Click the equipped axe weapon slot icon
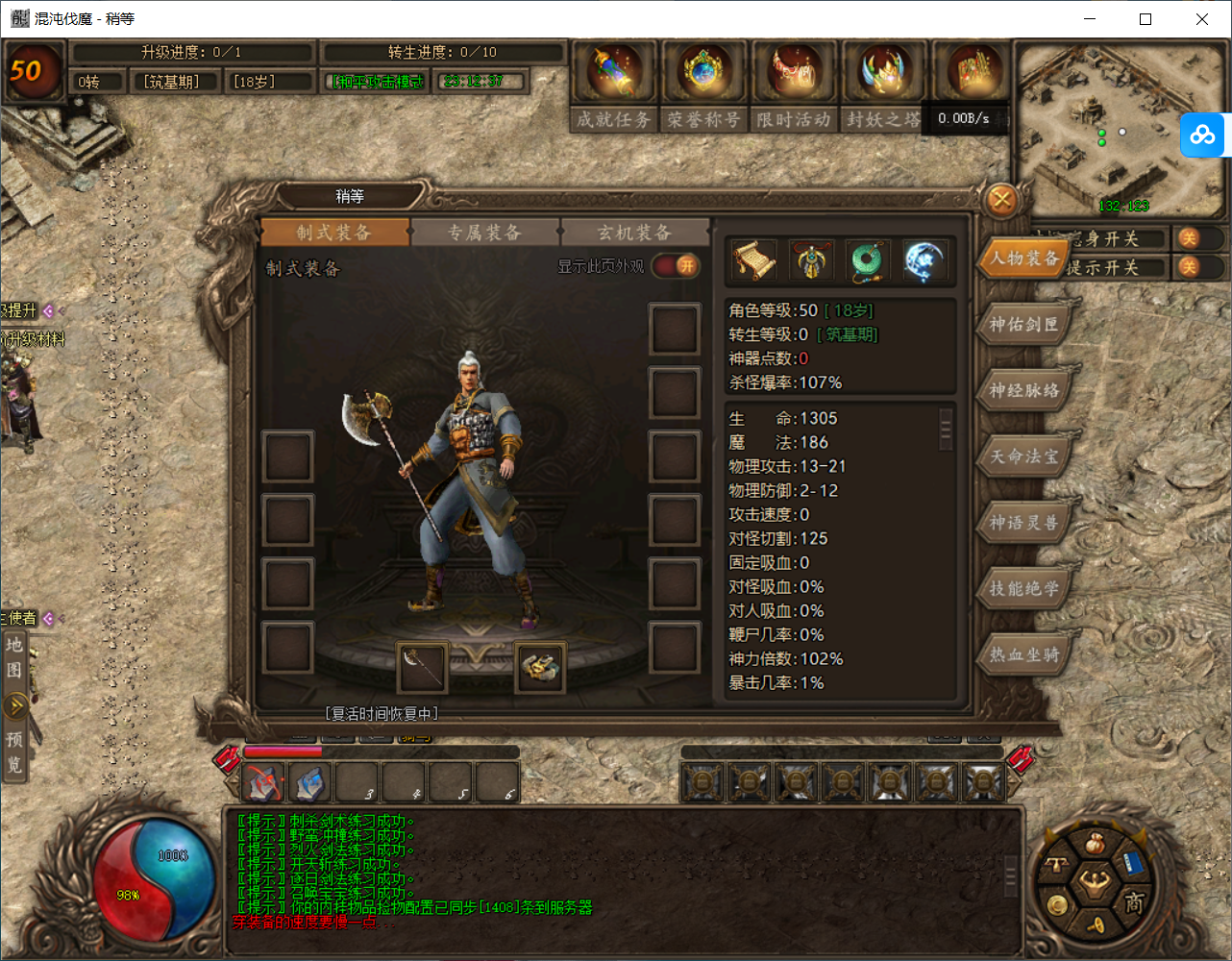The width and height of the screenshot is (1232, 961). pos(421,667)
